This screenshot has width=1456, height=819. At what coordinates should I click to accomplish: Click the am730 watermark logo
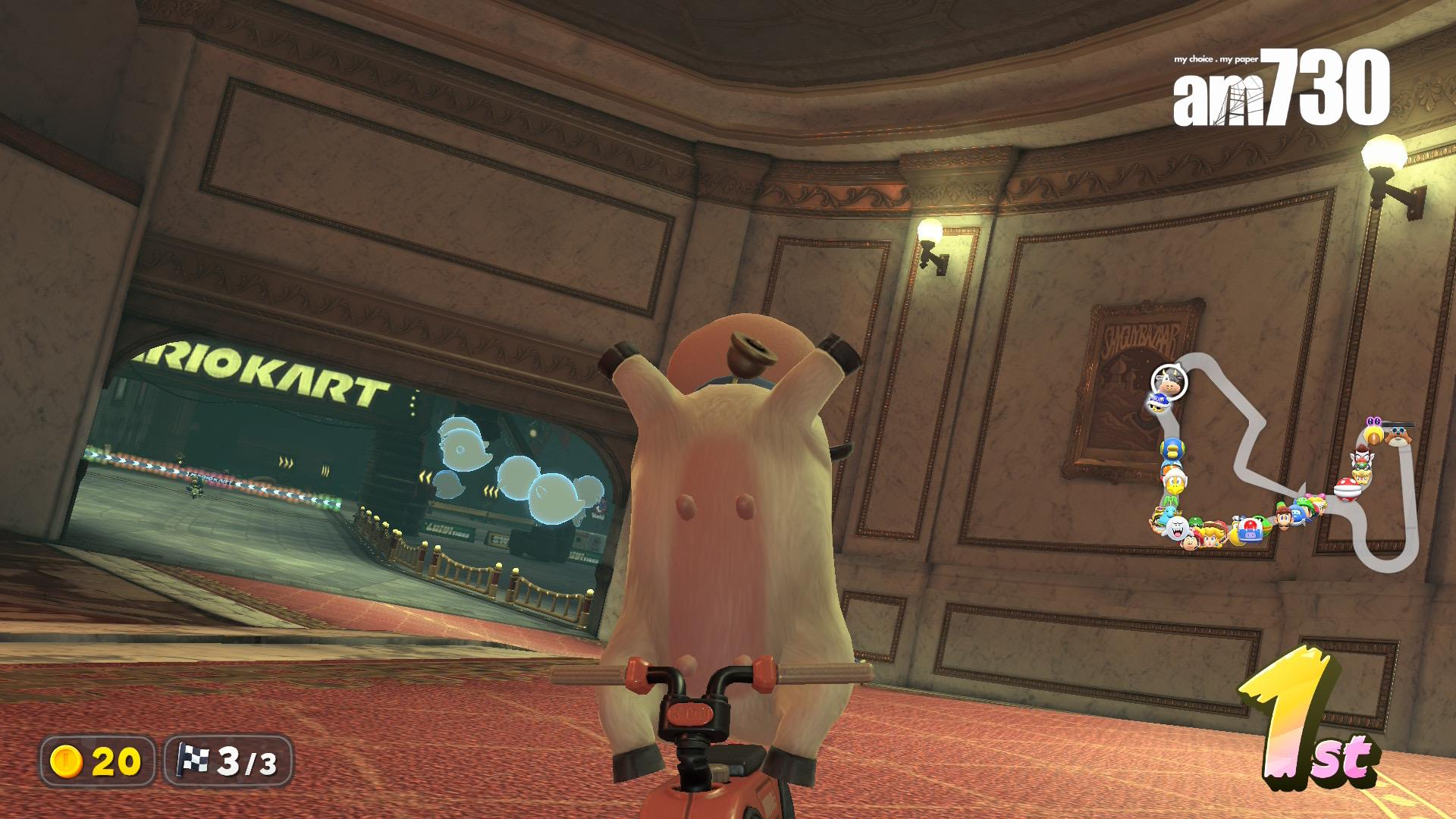tap(1282, 88)
